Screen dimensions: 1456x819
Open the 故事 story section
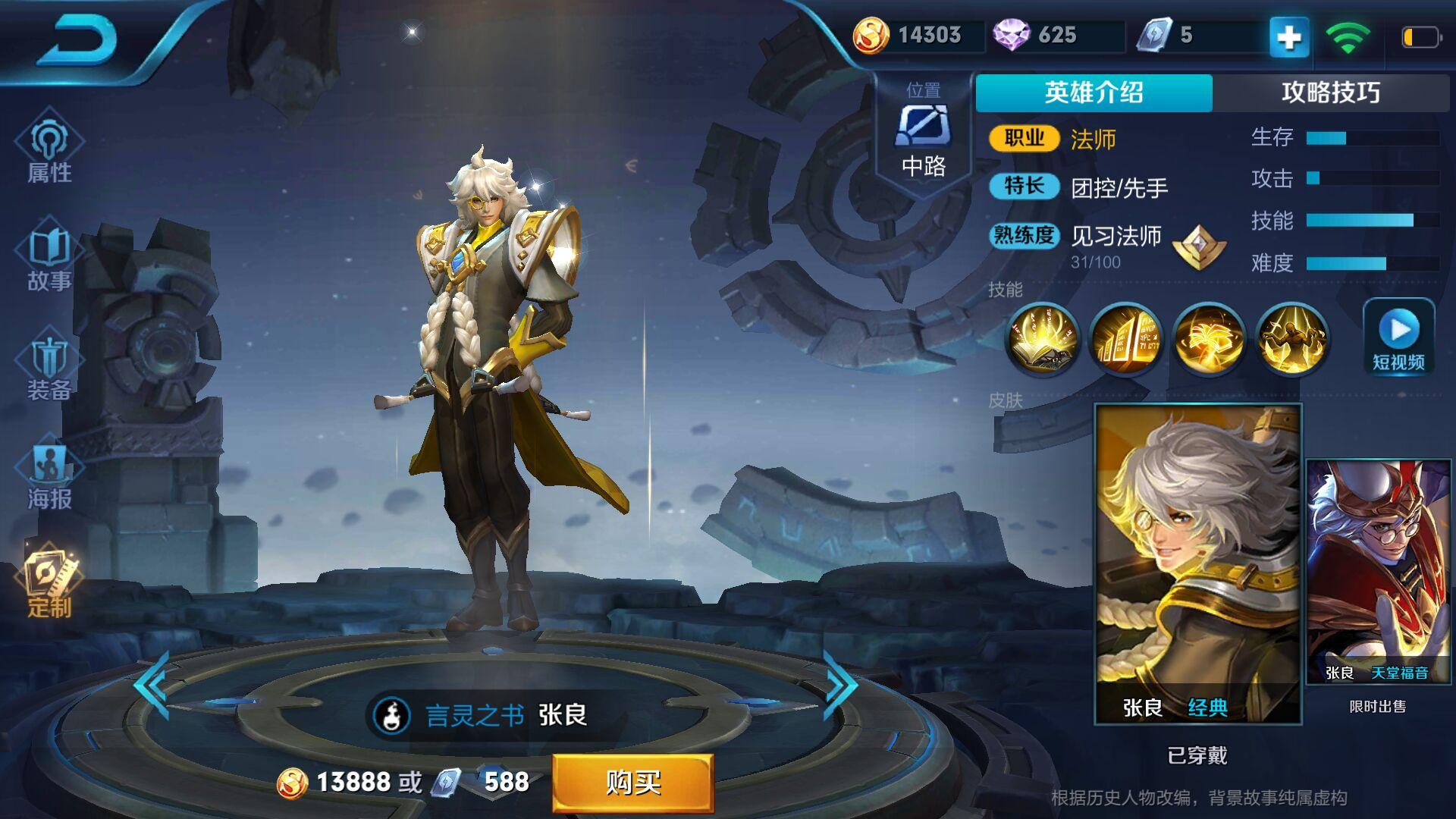click(x=49, y=258)
